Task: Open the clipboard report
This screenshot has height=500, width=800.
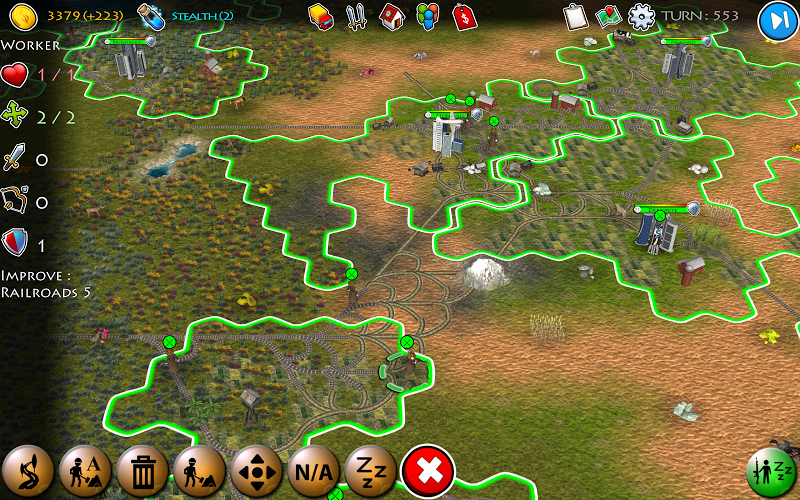Action: point(574,17)
